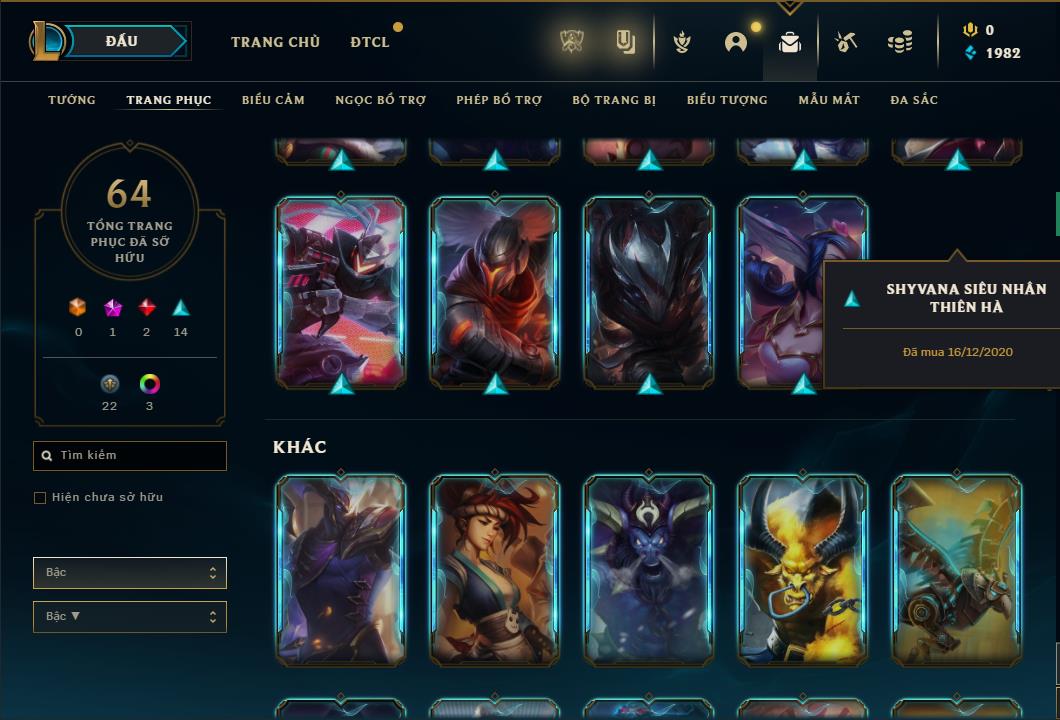Select the PHÉP BỔ TRỢ tab
This screenshot has height=720, width=1060.
(x=499, y=100)
